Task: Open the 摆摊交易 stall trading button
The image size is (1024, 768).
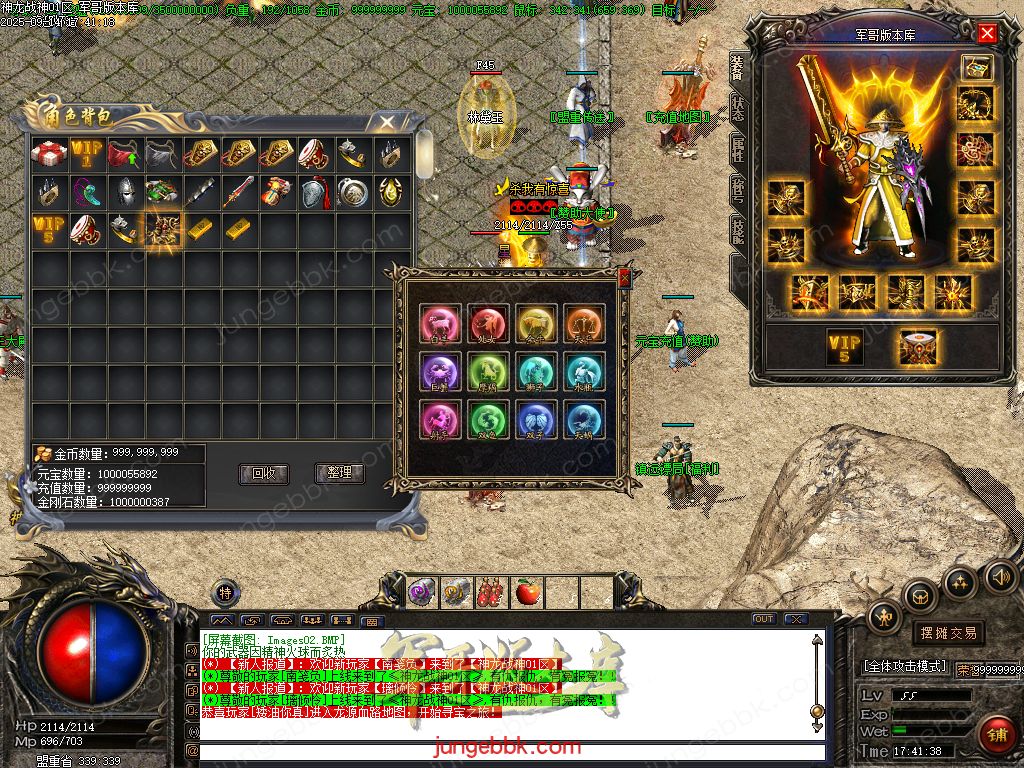Action: click(947, 632)
